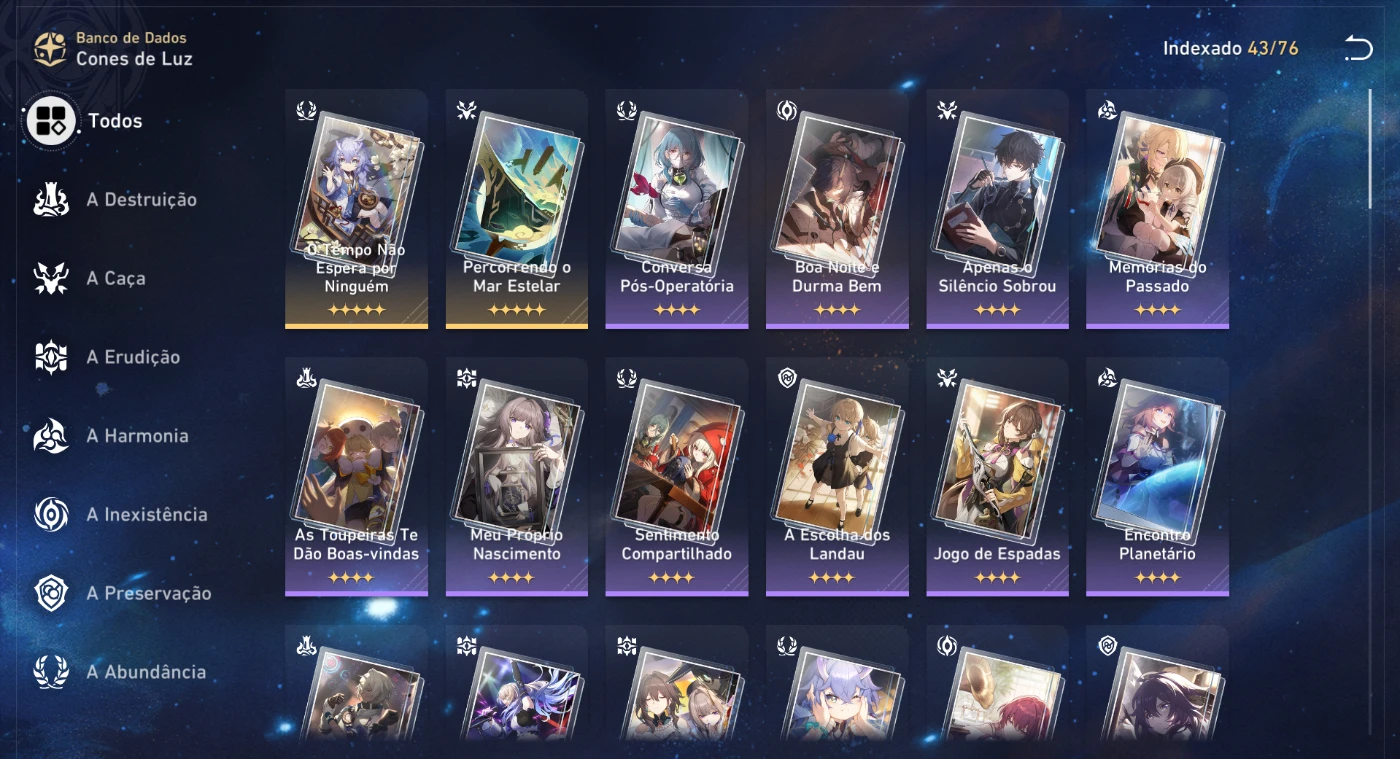Viewport: 1400px width, 759px height.
Task: Open the Conversa Pós-Operatória light cone
Action: point(676,208)
